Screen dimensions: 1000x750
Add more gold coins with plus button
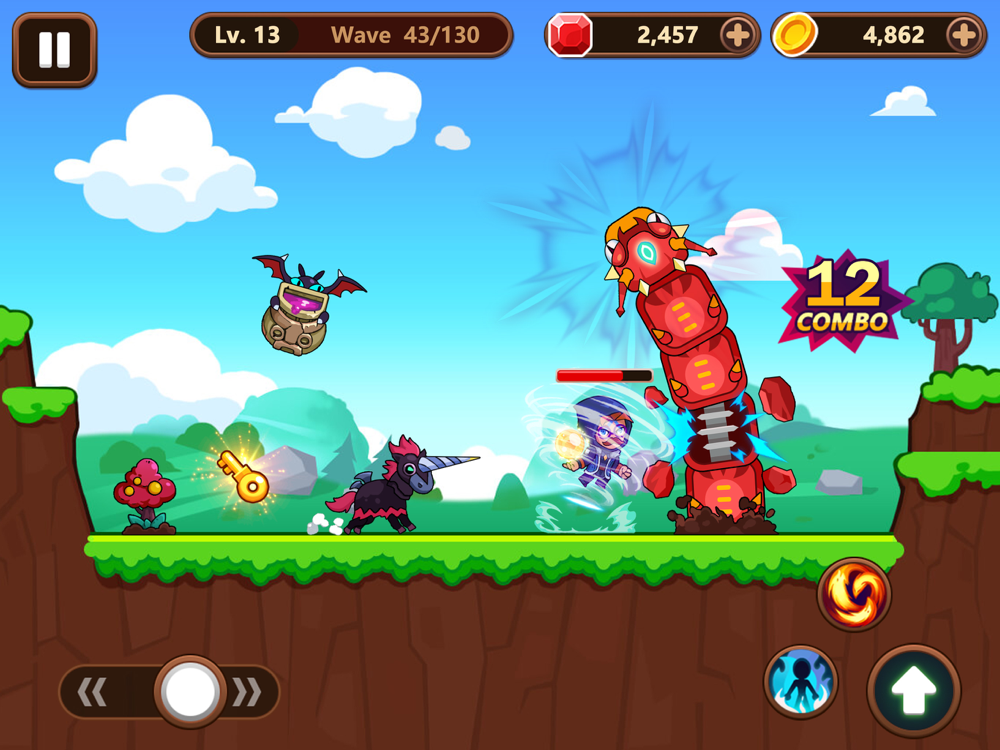(x=963, y=36)
